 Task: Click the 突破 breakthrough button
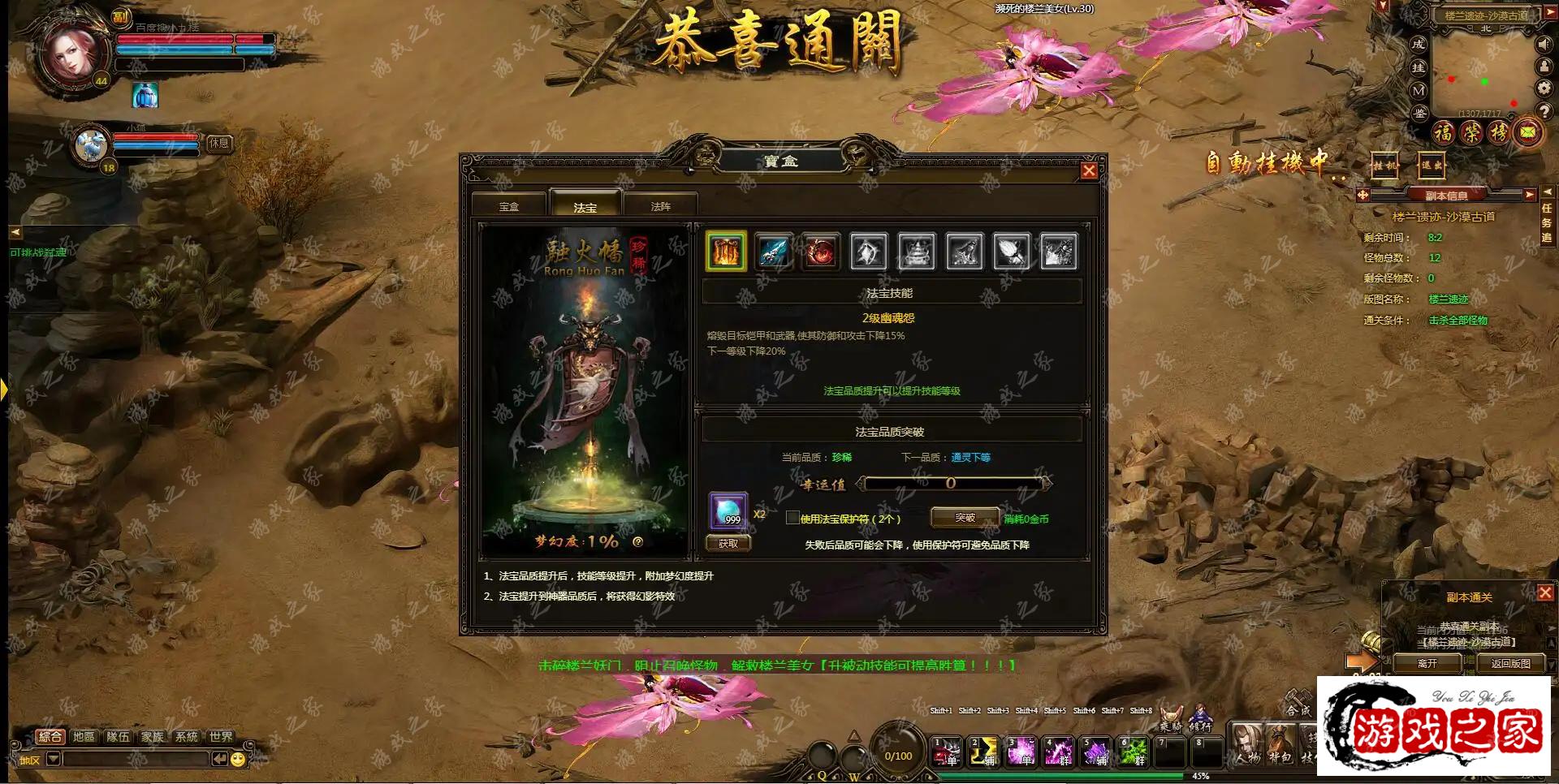coord(965,518)
